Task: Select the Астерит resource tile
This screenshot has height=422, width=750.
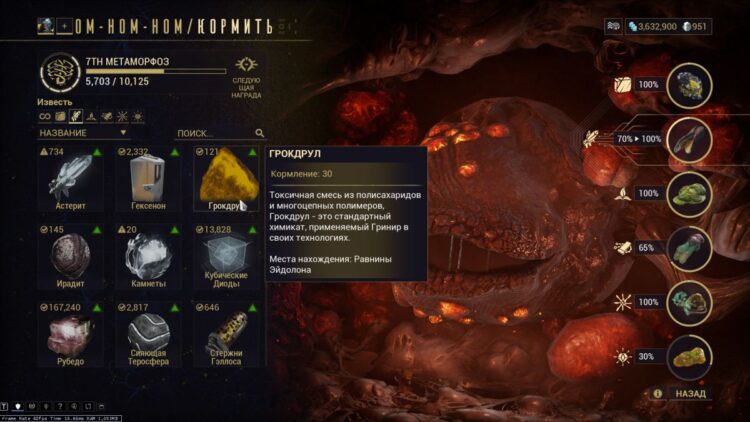Action: (x=70, y=182)
